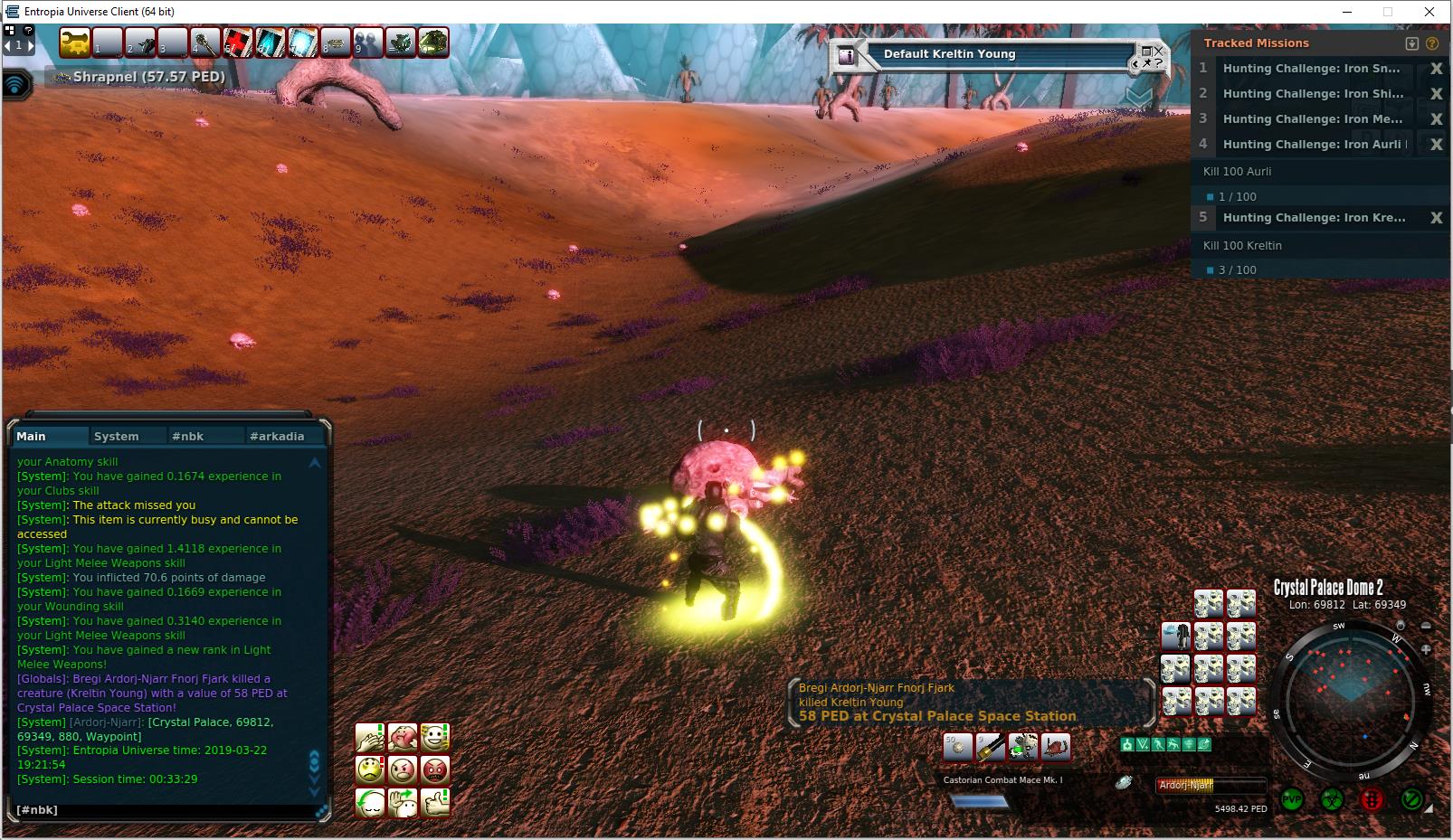1453x840 pixels.
Task: Toggle the green PVP status icon
Action: (1292, 800)
